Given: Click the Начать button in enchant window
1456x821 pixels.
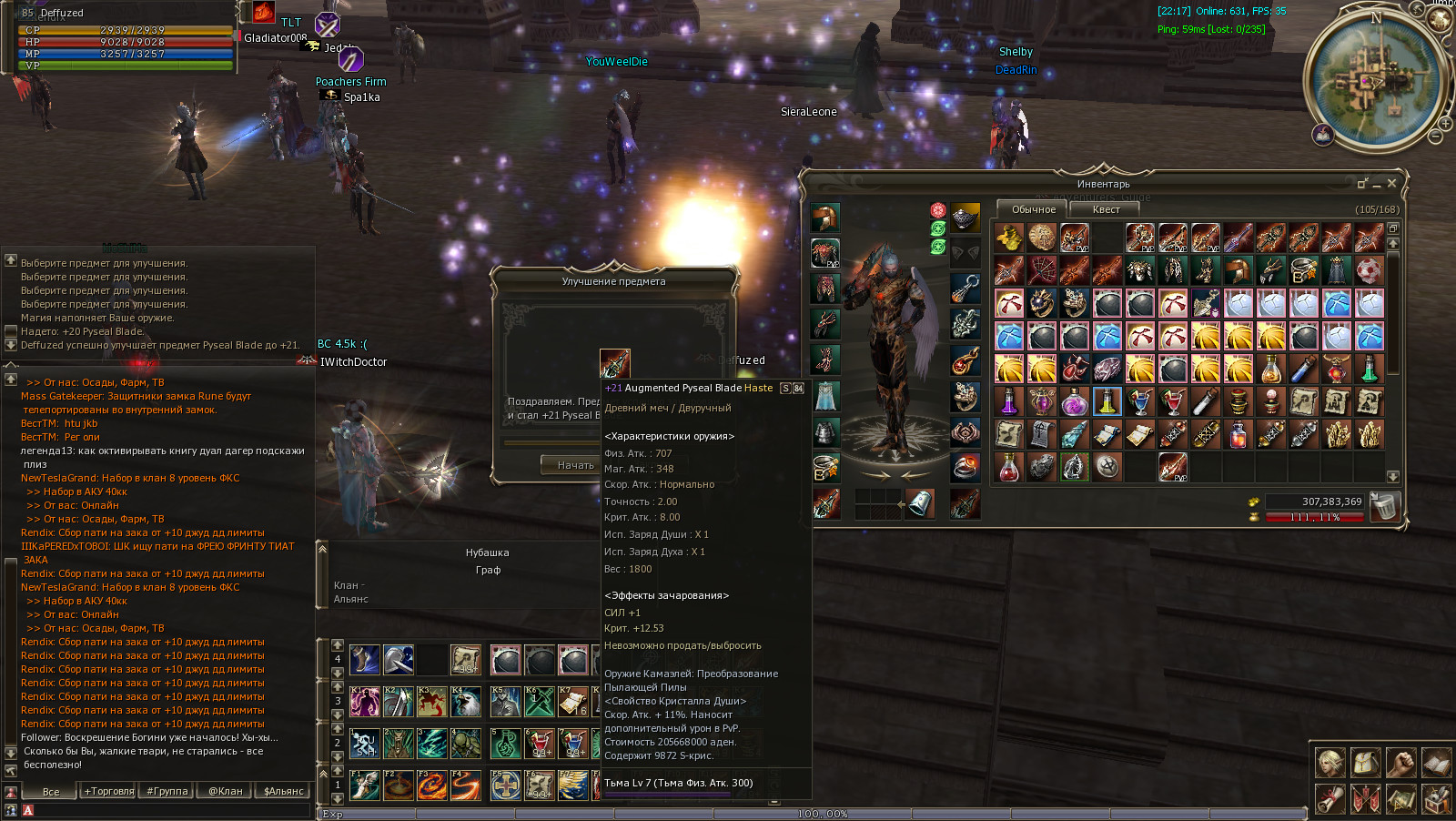Looking at the screenshot, I should [x=575, y=465].
